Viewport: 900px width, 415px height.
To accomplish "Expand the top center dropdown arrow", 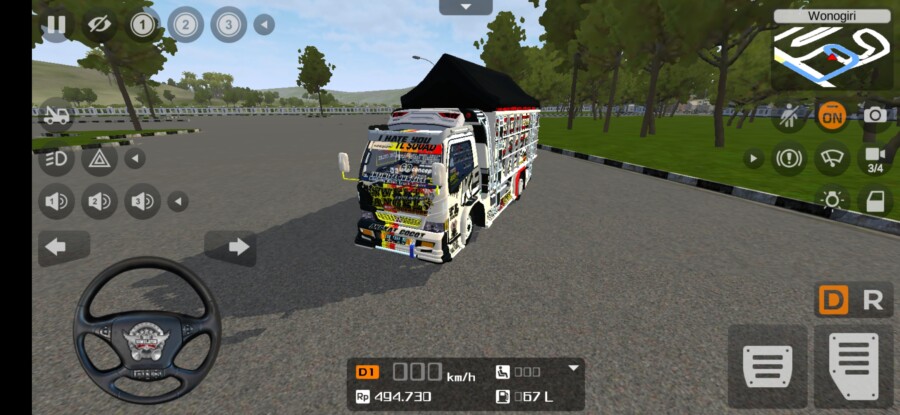I will point(466,7).
